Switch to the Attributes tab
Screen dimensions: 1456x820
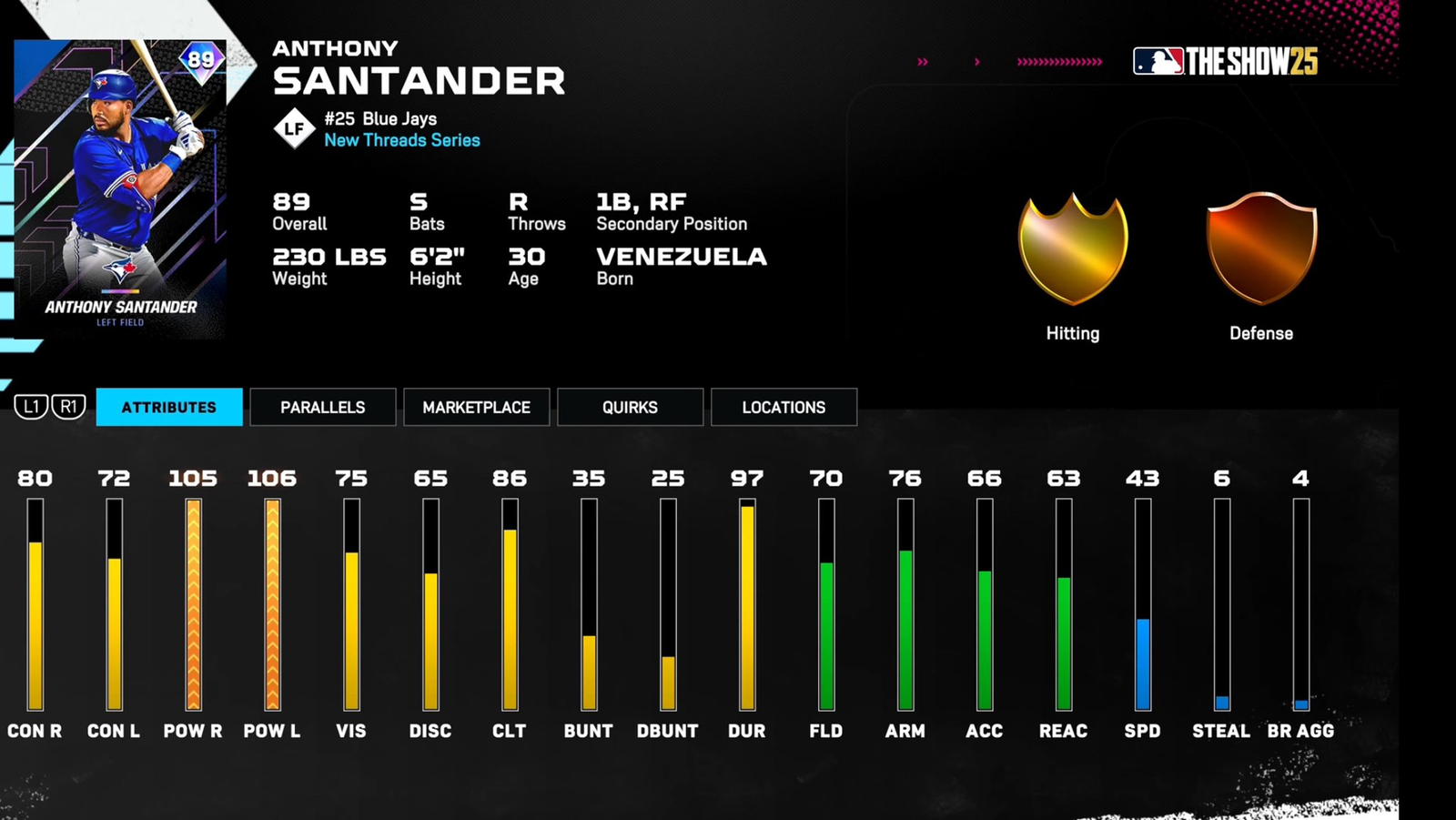[169, 407]
